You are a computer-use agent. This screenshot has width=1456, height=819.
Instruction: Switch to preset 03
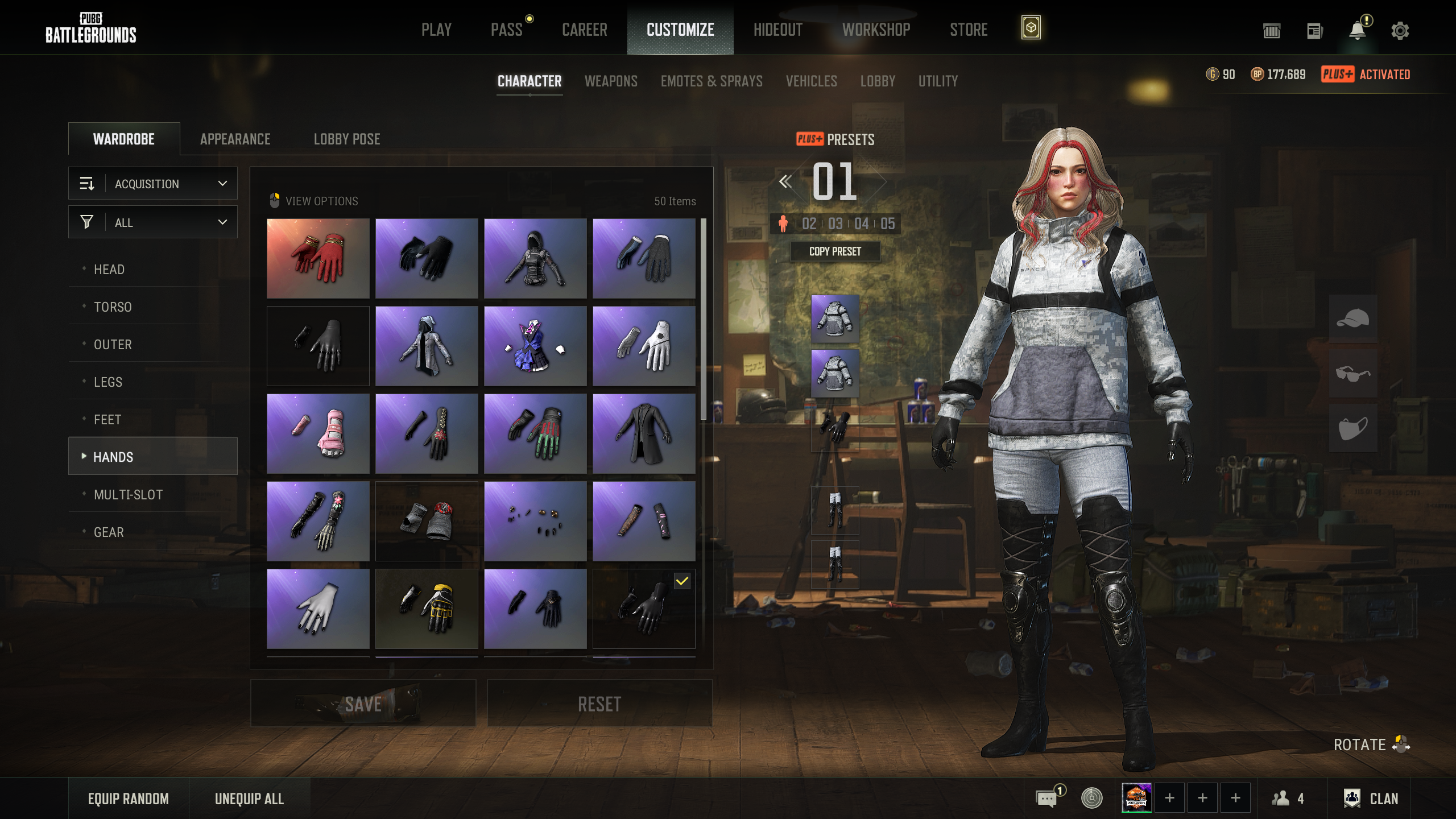[835, 224]
